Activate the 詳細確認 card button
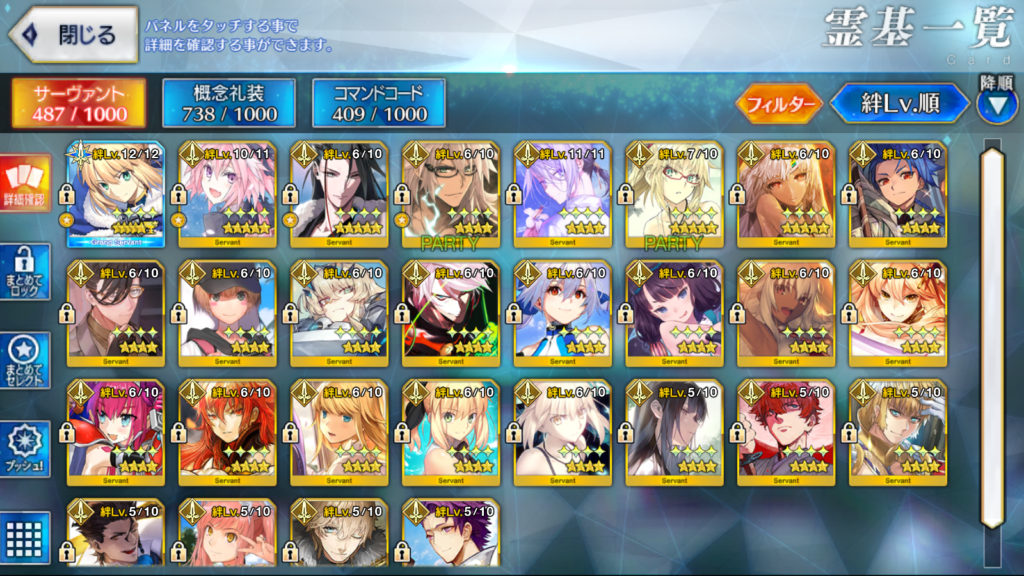 point(26,184)
